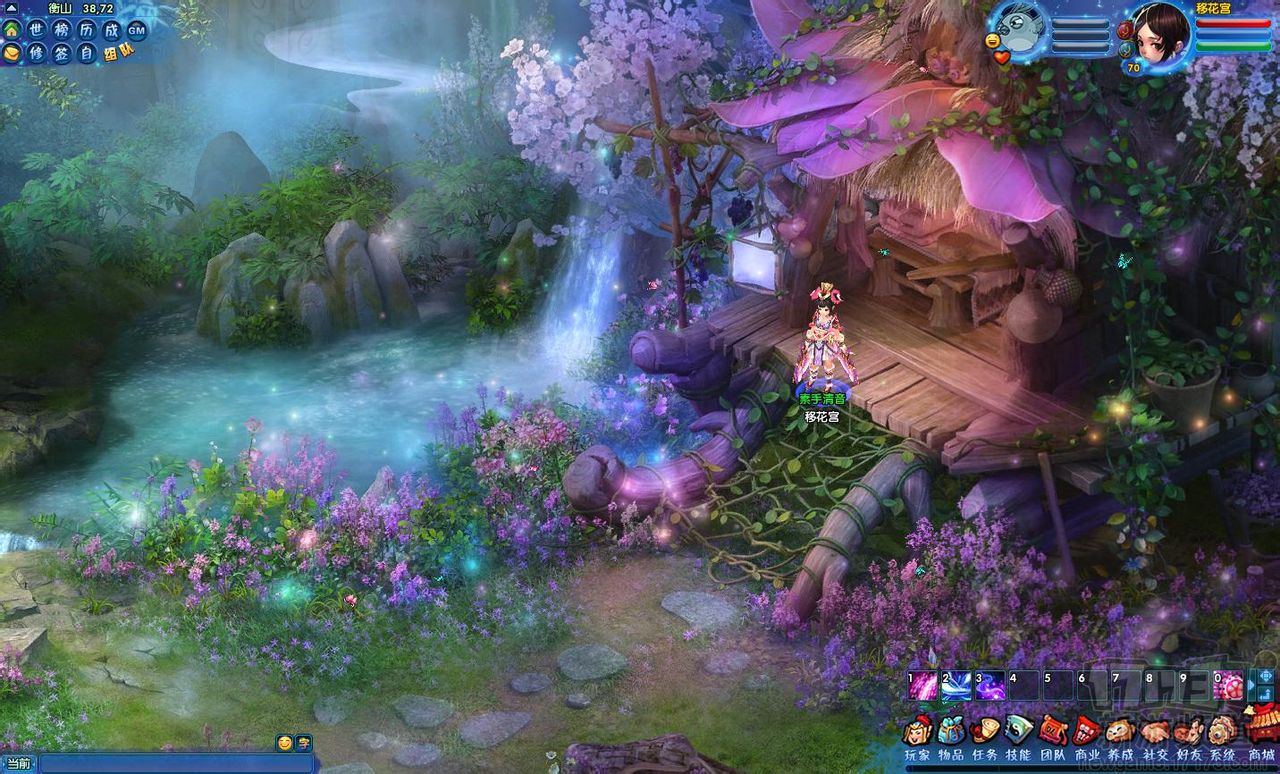Click the green house home icon
Screen dimensions: 1280x774
click(x=11, y=29)
